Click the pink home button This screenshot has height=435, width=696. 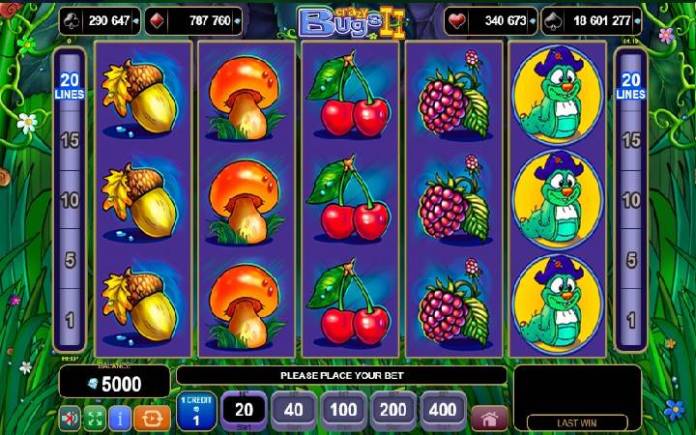[488, 415]
